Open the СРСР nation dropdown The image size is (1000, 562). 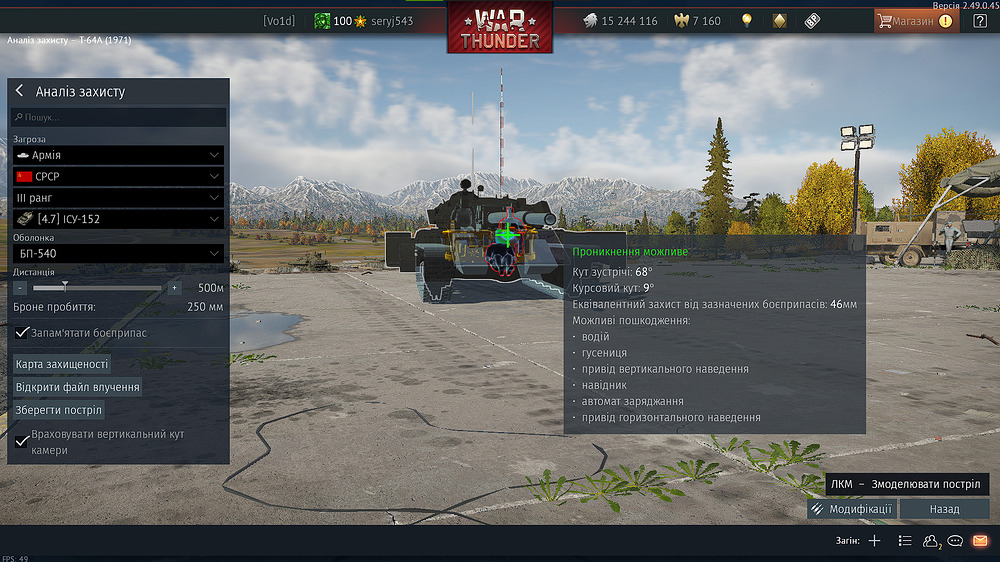coord(118,176)
